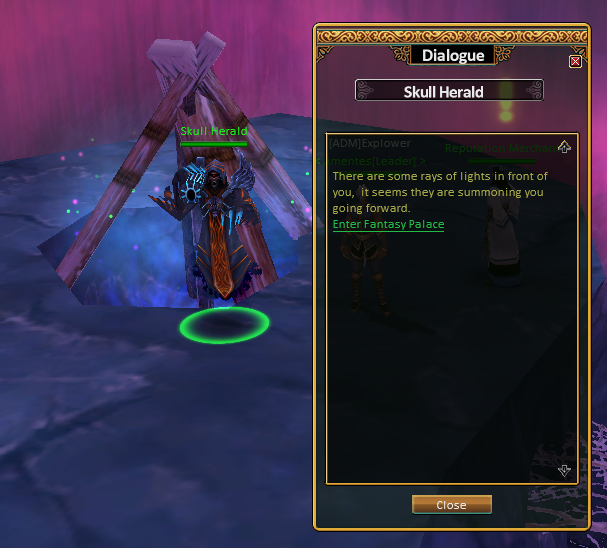Choose the Enter Fantasy Palace dialogue option

tap(388, 225)
